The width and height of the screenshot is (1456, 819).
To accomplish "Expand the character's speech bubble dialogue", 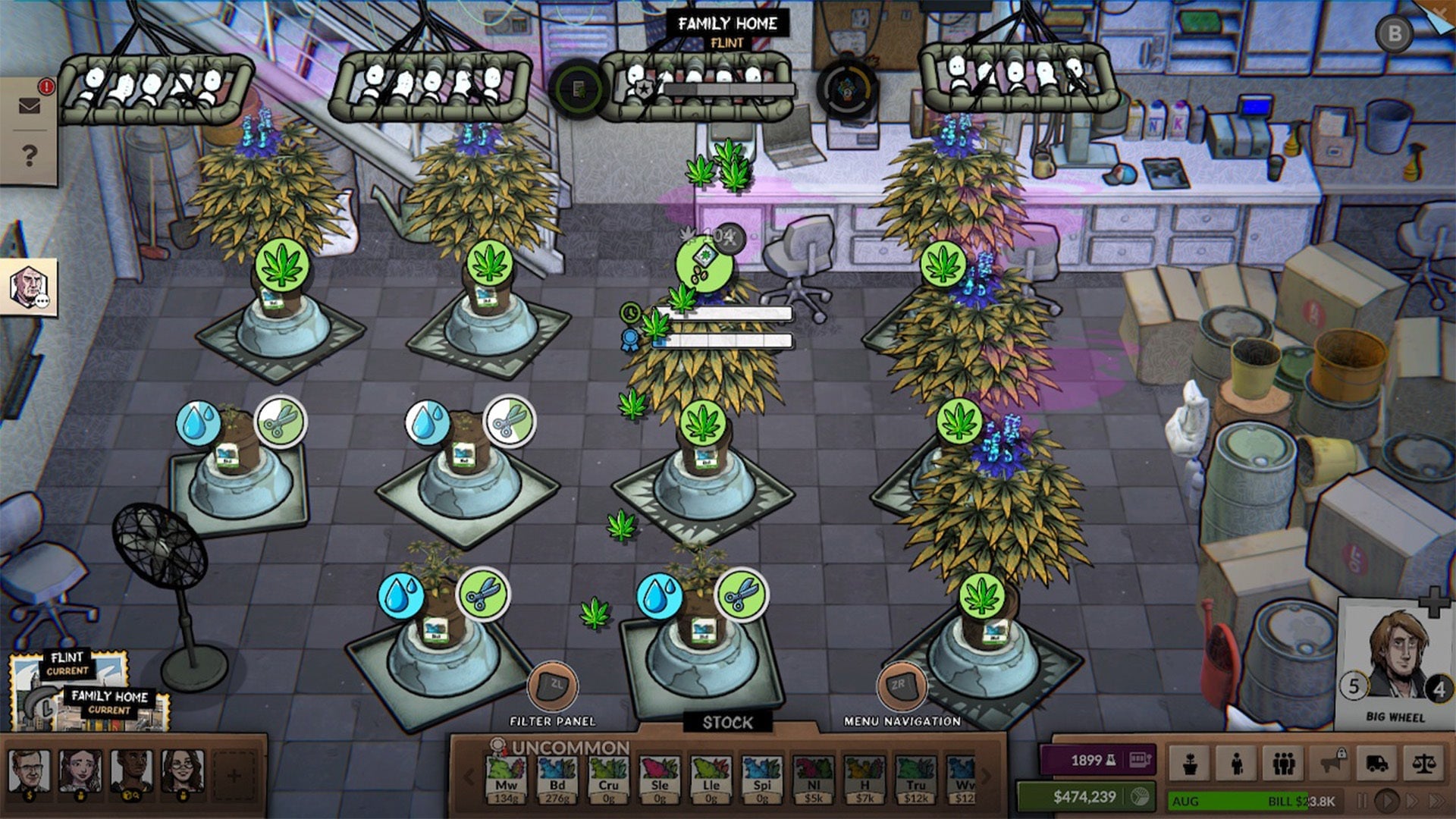I will pos(42,301).
